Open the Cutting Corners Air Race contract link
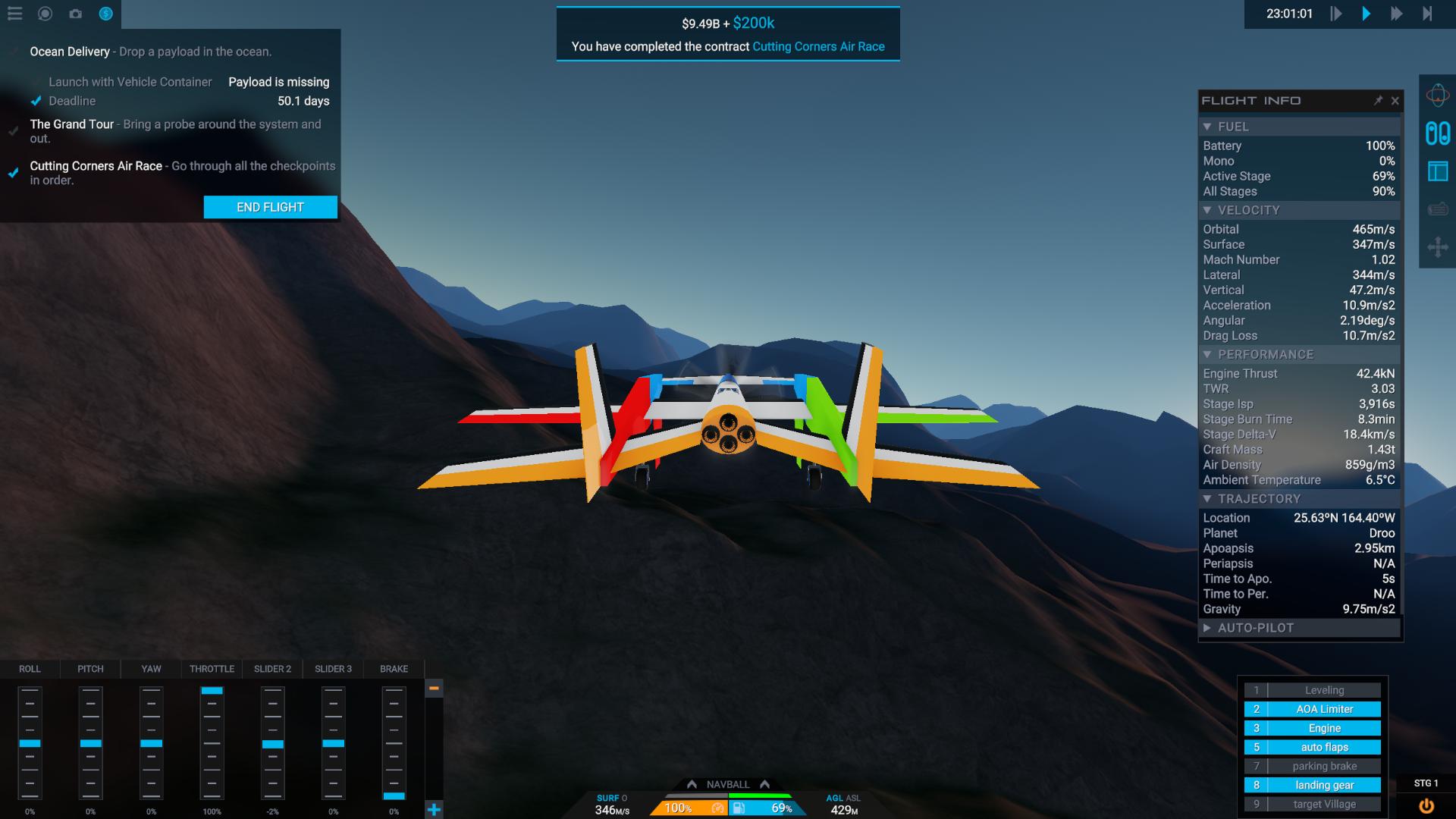The height and width of the screenshot is (819, 1456). pos(817,46)
